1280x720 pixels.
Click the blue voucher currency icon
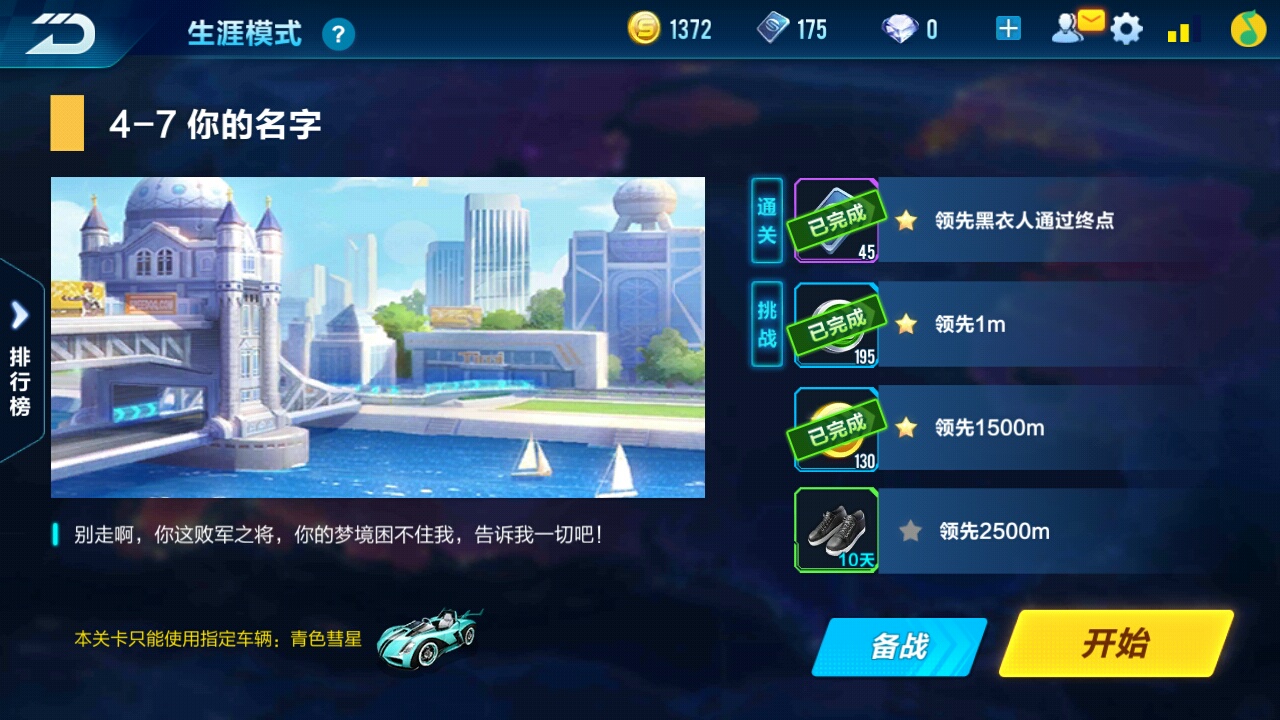click(x=774, y=29)
